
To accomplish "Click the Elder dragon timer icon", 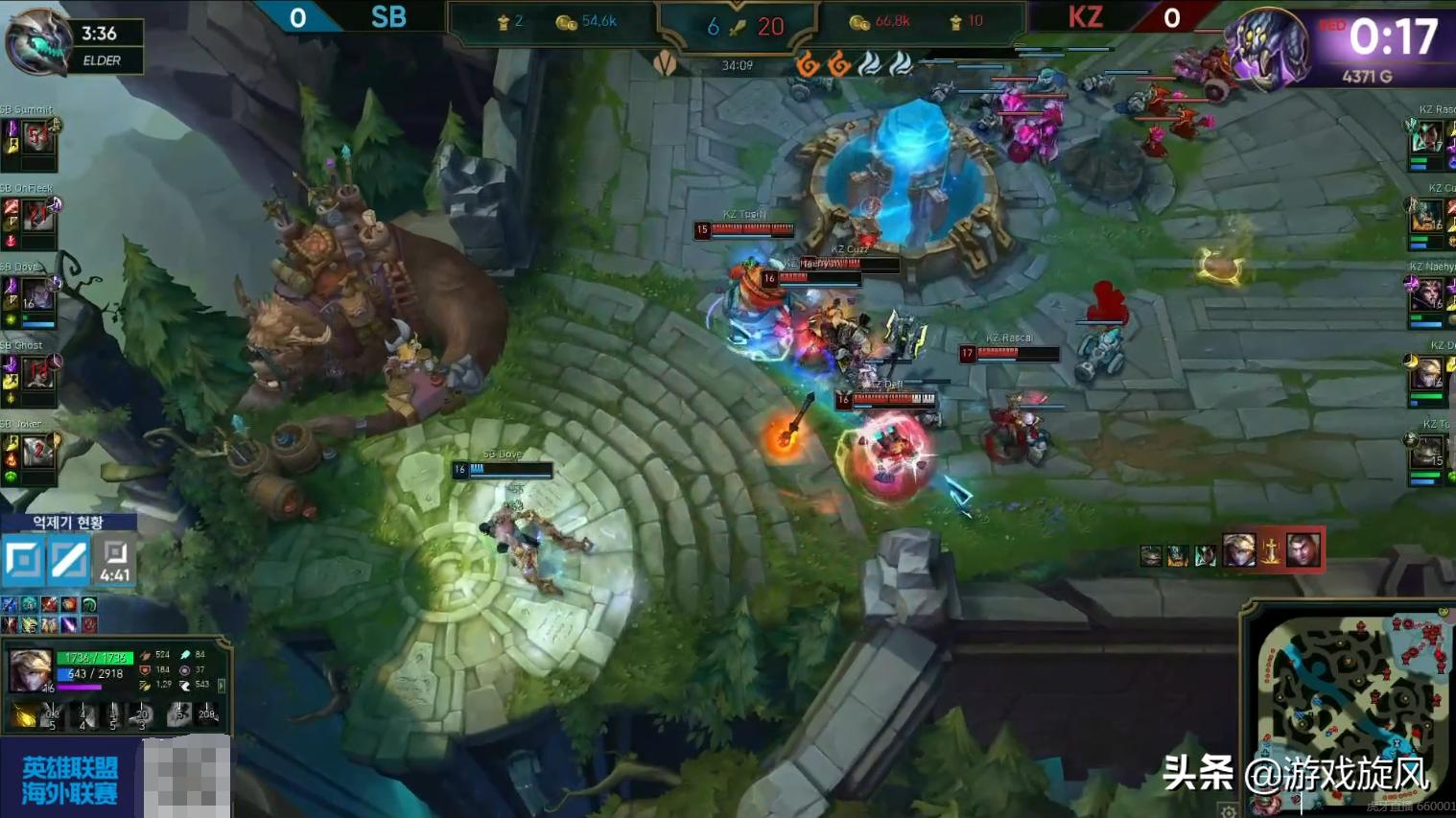I will click(38, 42).
